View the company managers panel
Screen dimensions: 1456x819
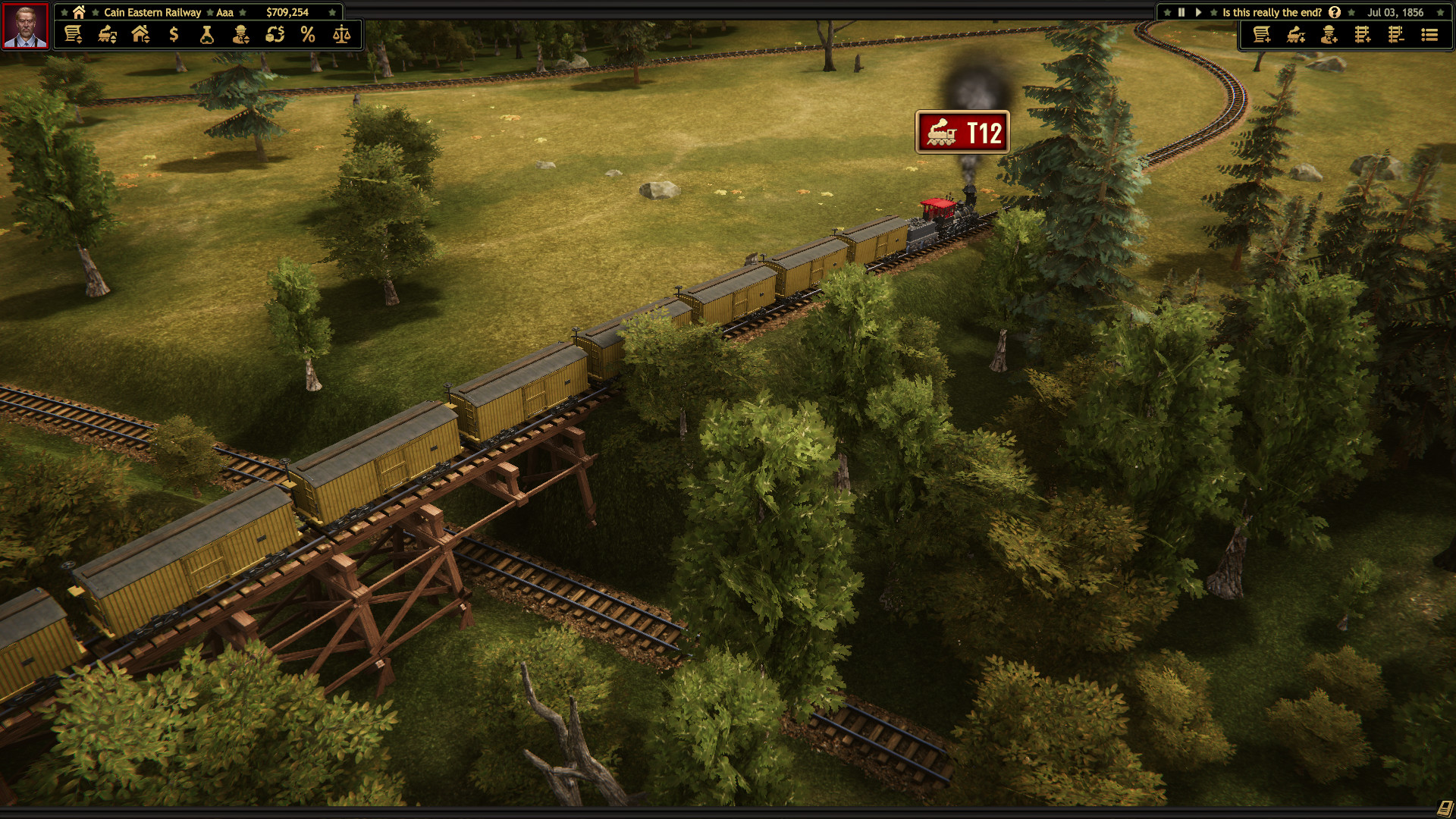[x=241, y=34]
